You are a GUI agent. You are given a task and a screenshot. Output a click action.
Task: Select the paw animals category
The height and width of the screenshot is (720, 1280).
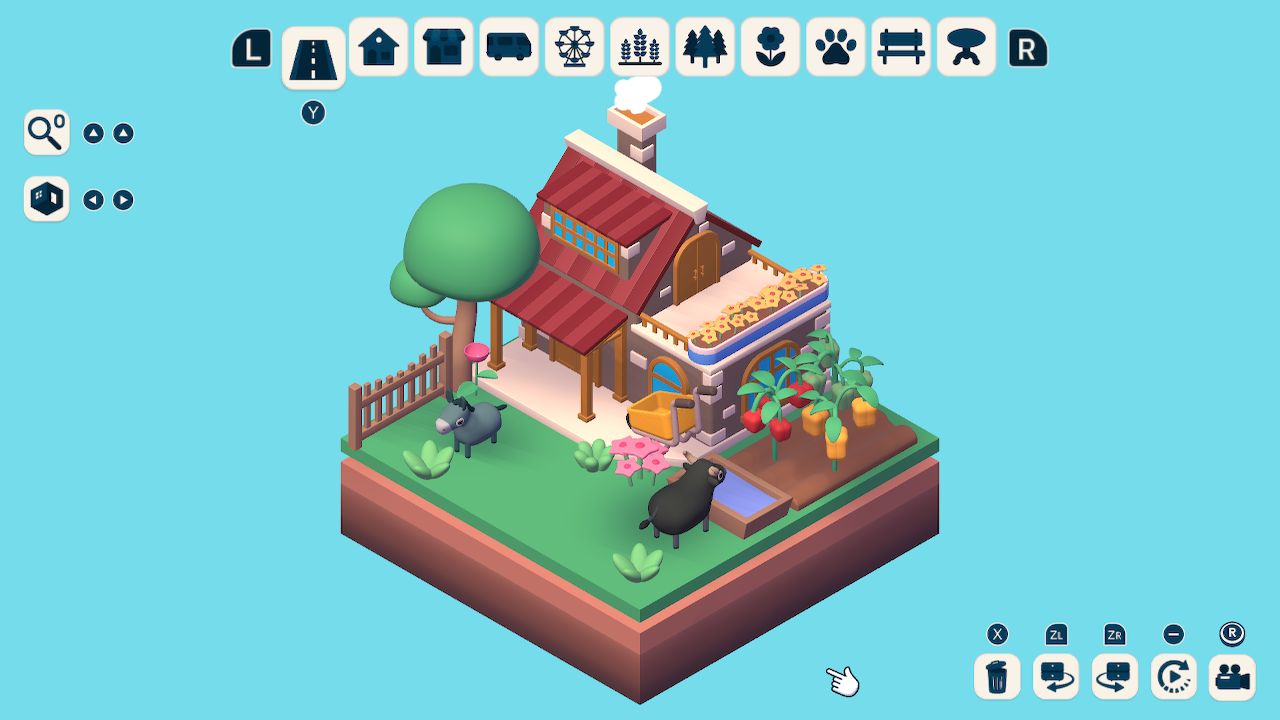click(835, 46)
